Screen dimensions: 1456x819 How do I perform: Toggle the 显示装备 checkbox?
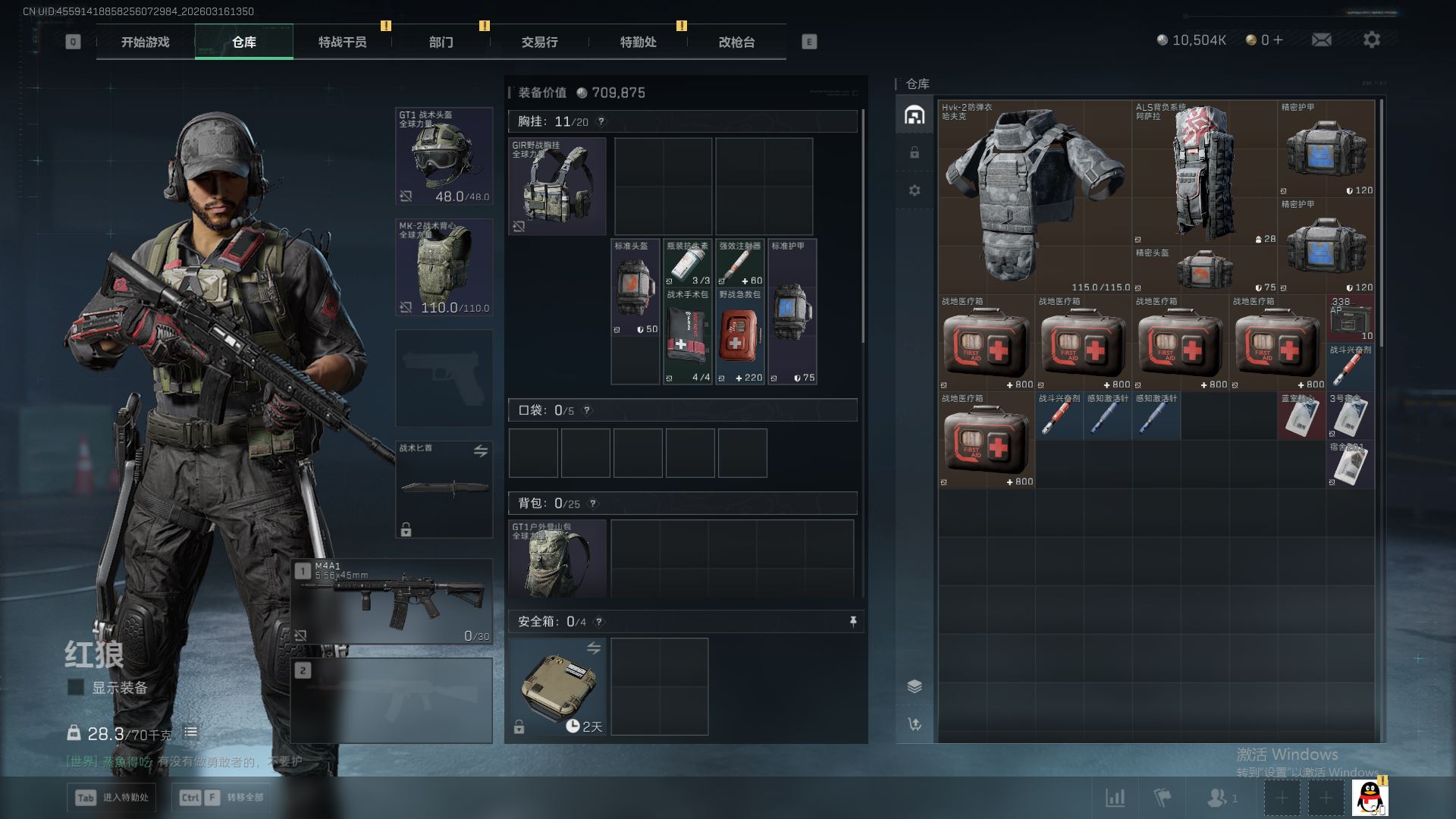76,687
